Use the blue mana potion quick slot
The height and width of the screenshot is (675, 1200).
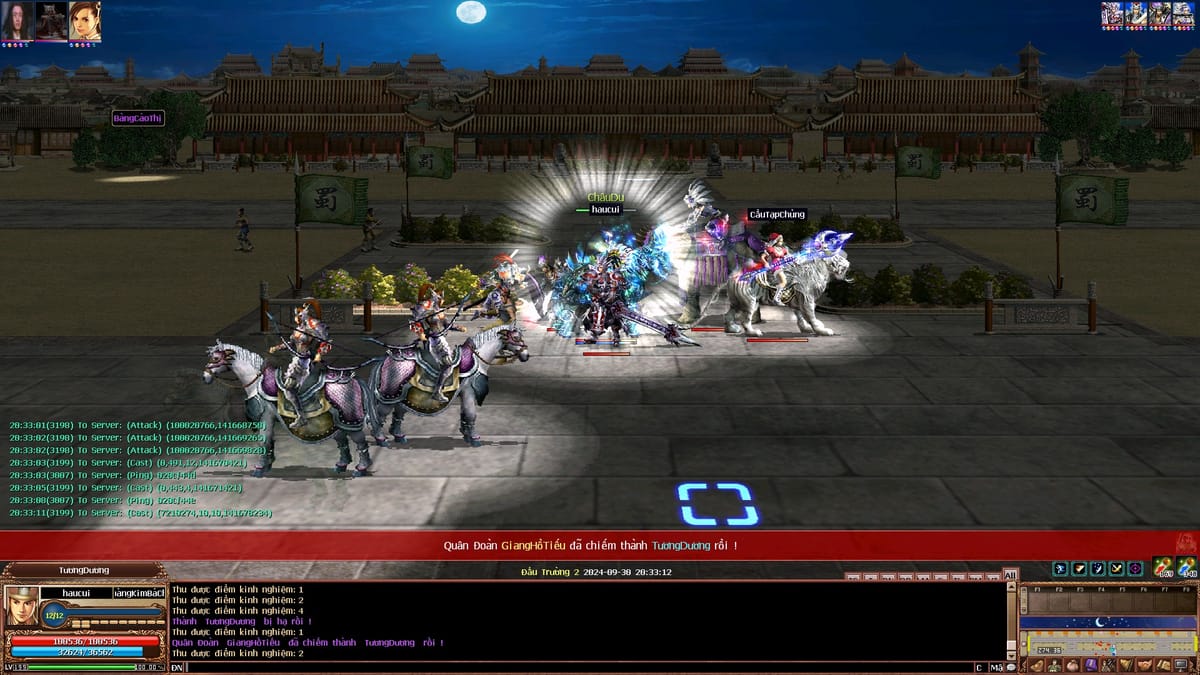pyautogui.click(x=1187, y=568)
